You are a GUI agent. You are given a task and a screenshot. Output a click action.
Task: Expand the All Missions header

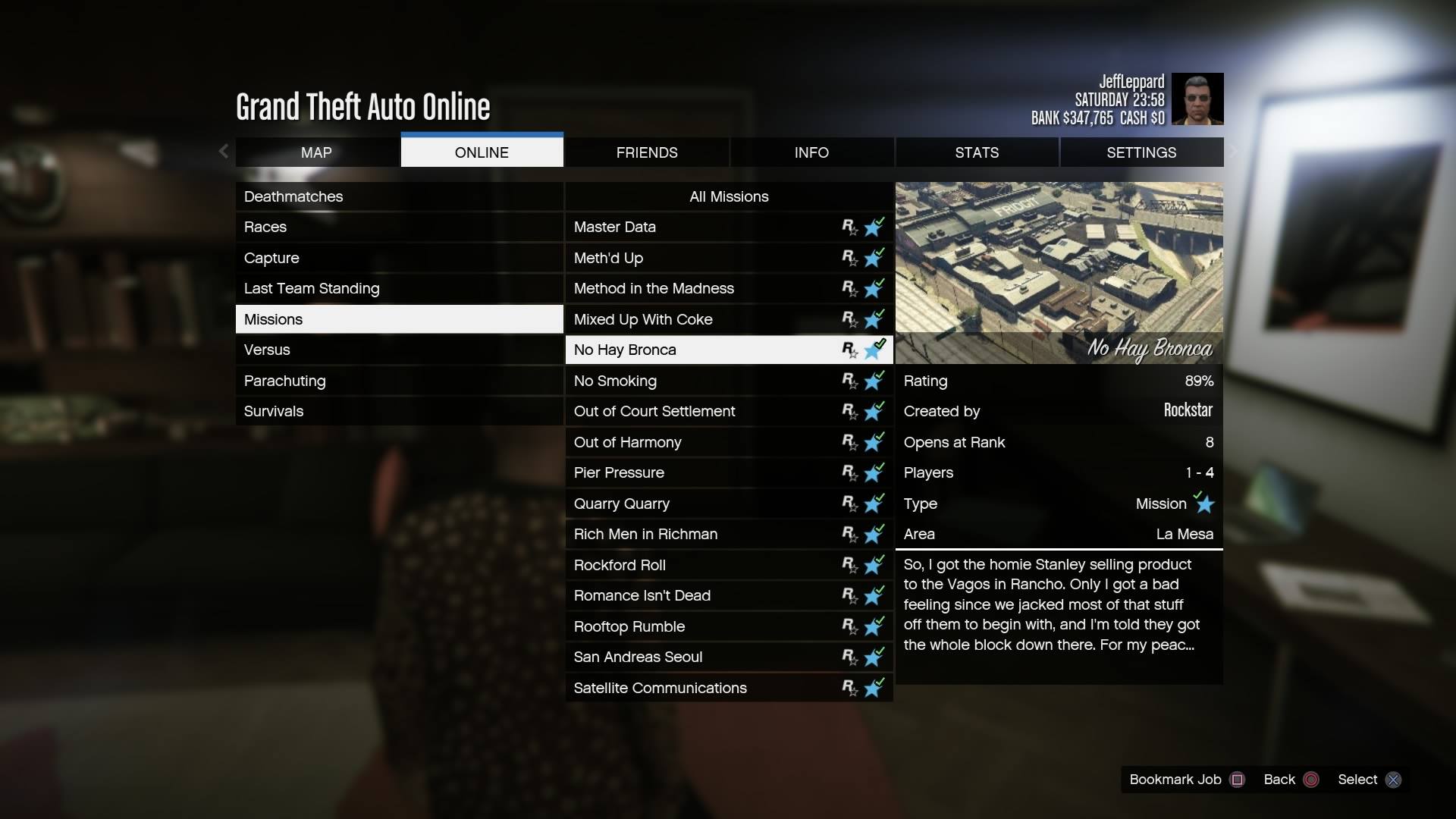point(728,196)
